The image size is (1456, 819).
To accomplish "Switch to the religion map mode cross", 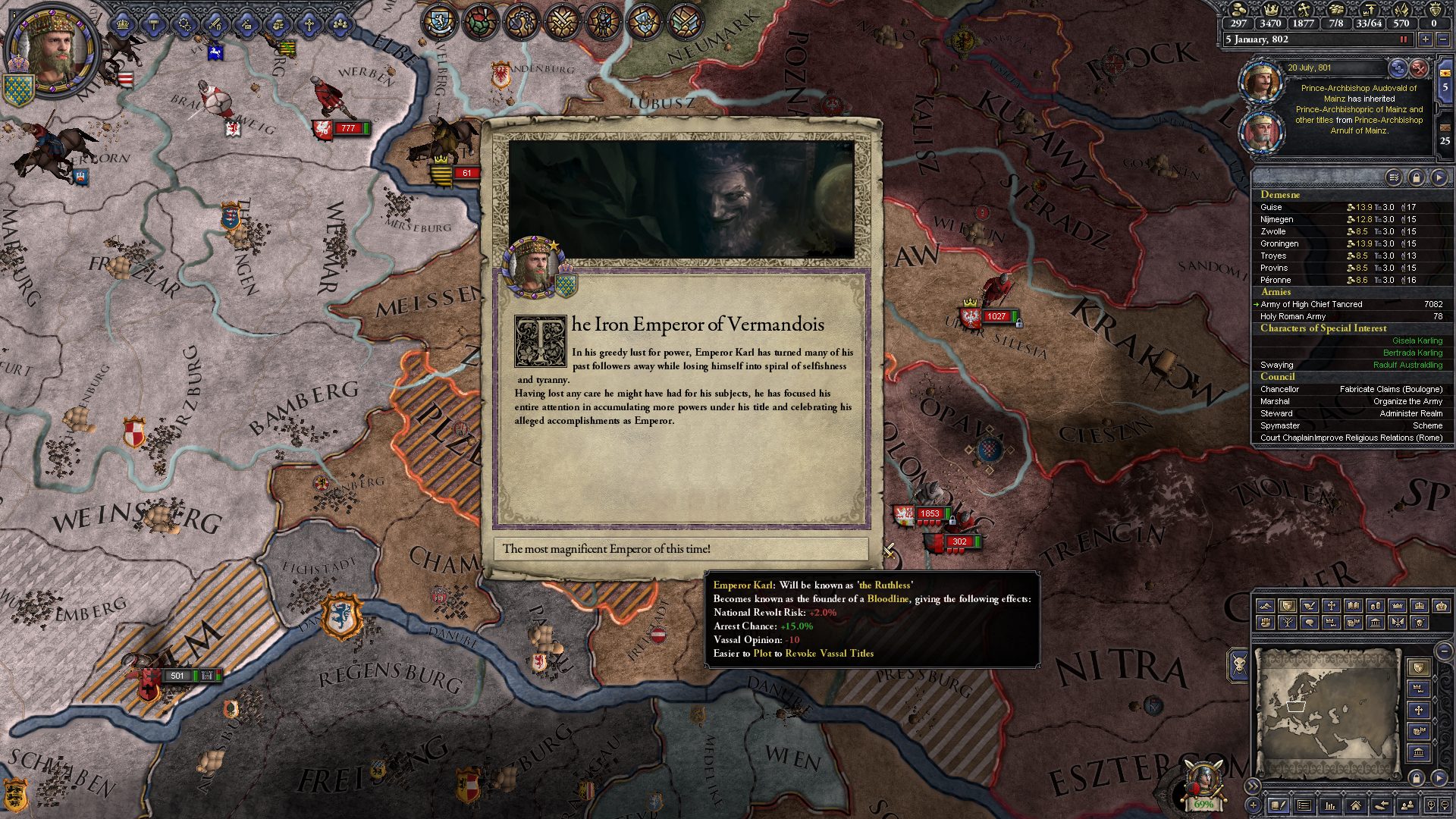I will [x=1331, y=606].
